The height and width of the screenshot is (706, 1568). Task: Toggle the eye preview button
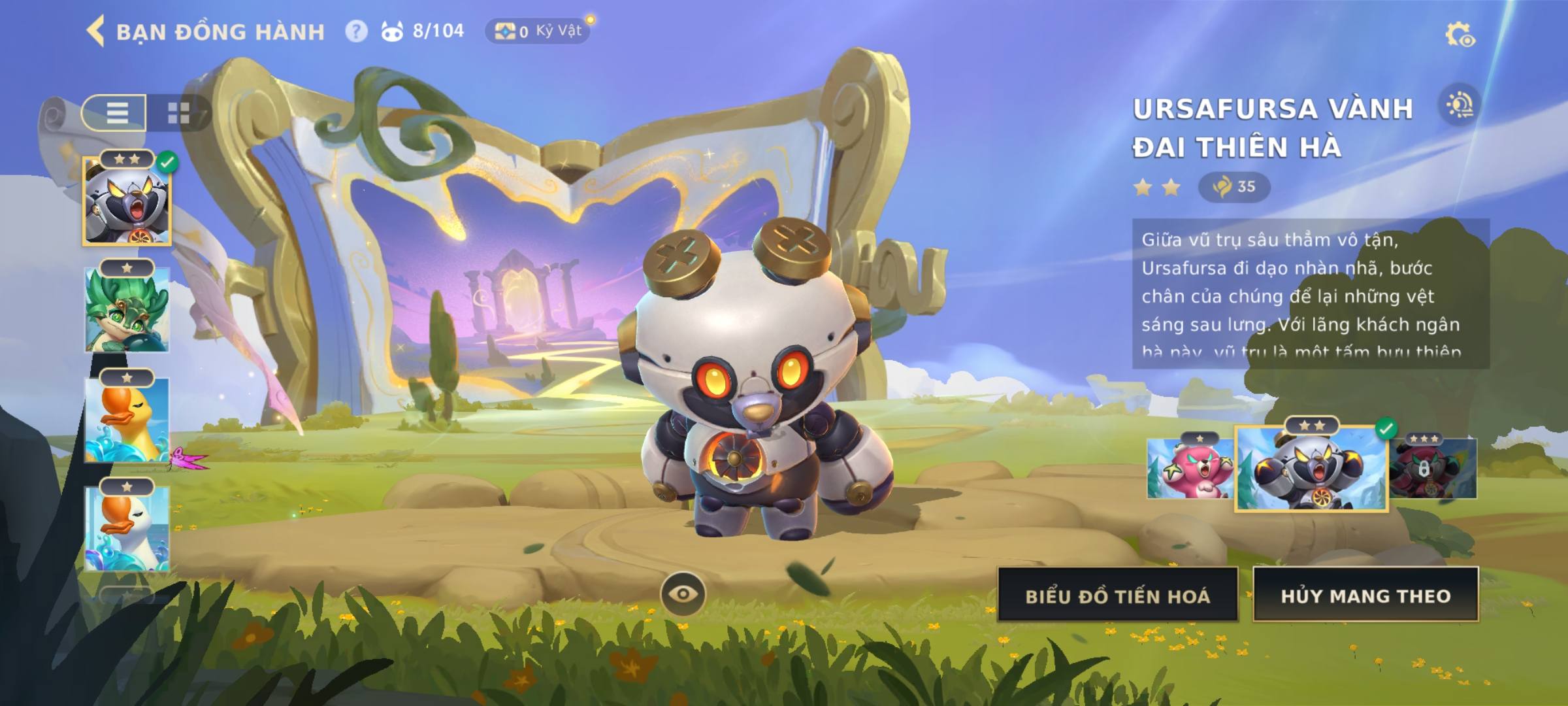click(x=683, y=594)
